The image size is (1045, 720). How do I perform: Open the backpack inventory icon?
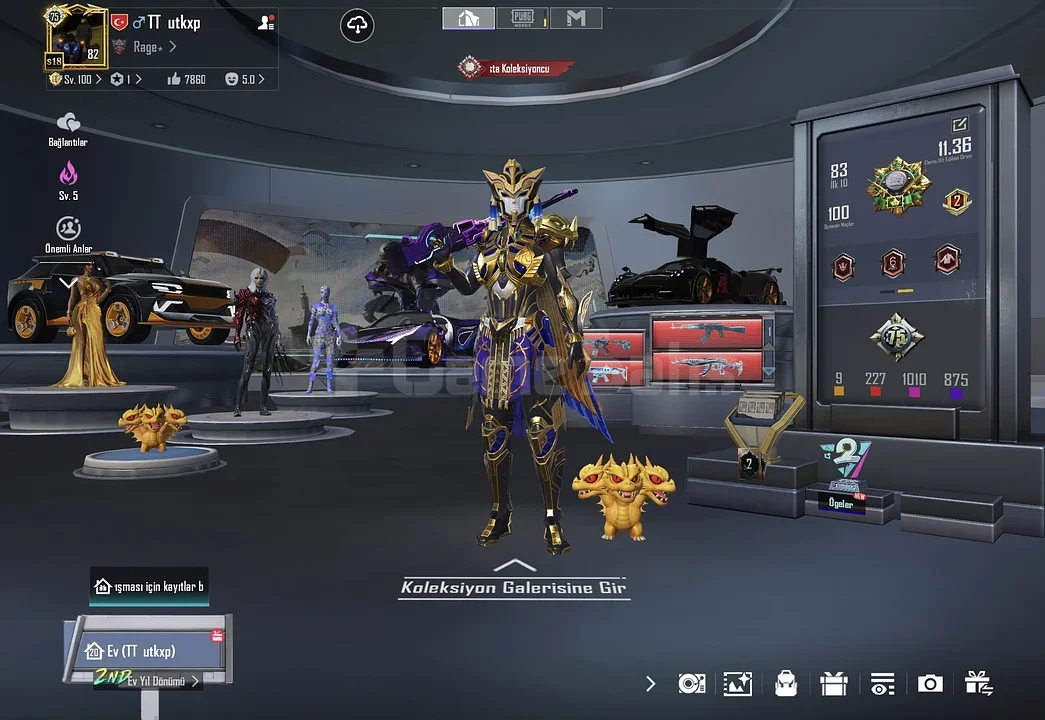point(786,684)
